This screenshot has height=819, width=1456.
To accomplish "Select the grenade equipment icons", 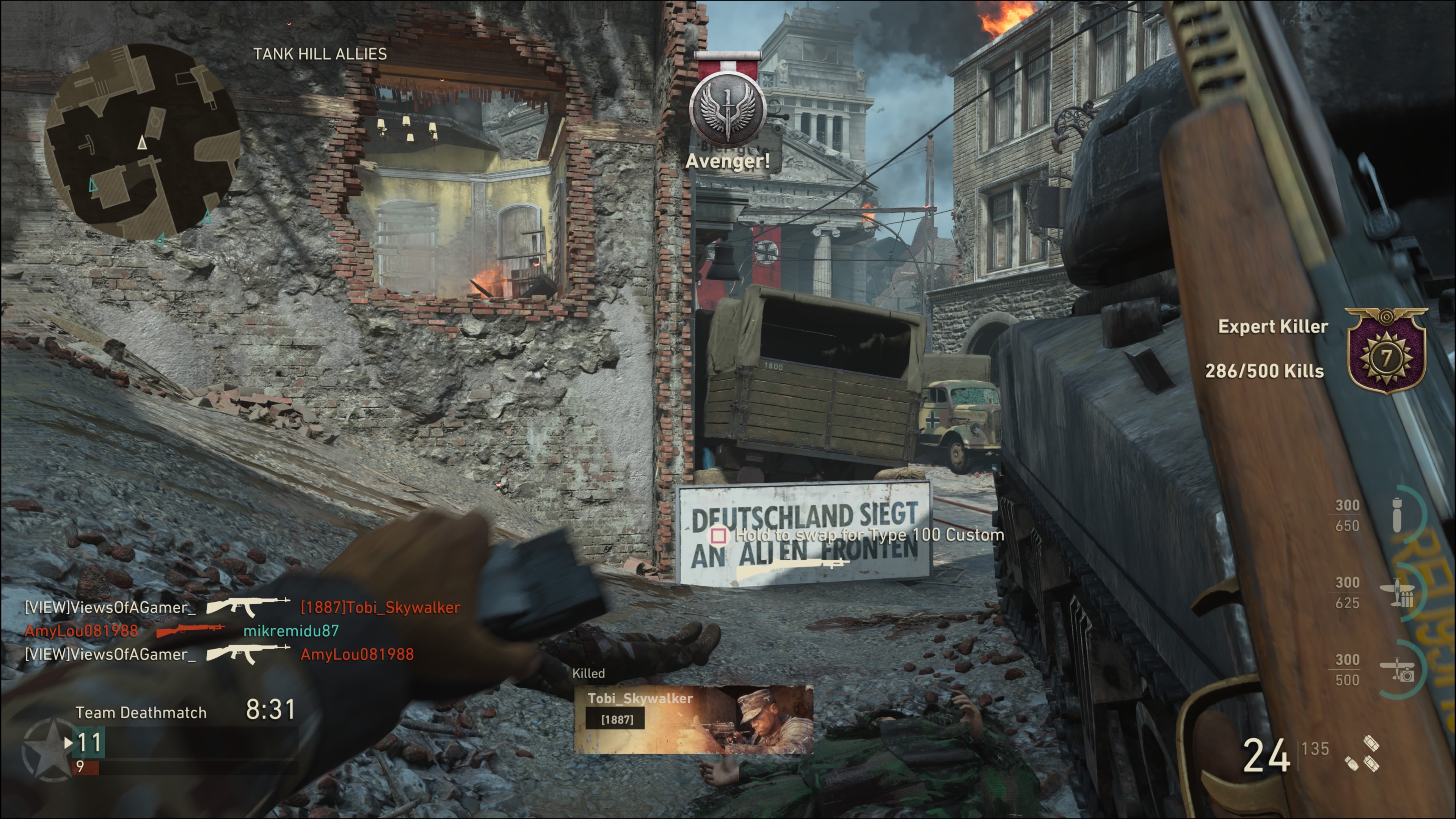I will (1363, 753).
